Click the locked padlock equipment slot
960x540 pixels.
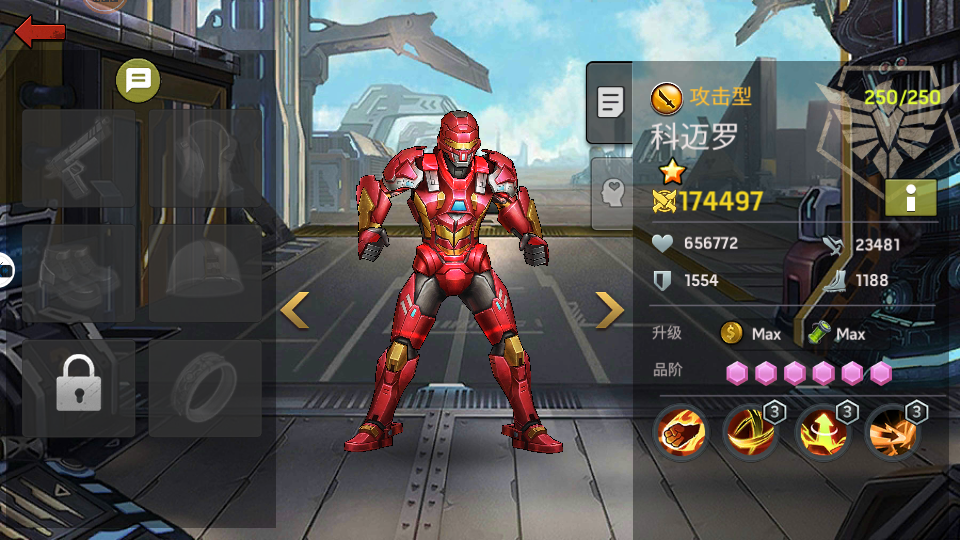pyautogui.click(x=79, y=387)
